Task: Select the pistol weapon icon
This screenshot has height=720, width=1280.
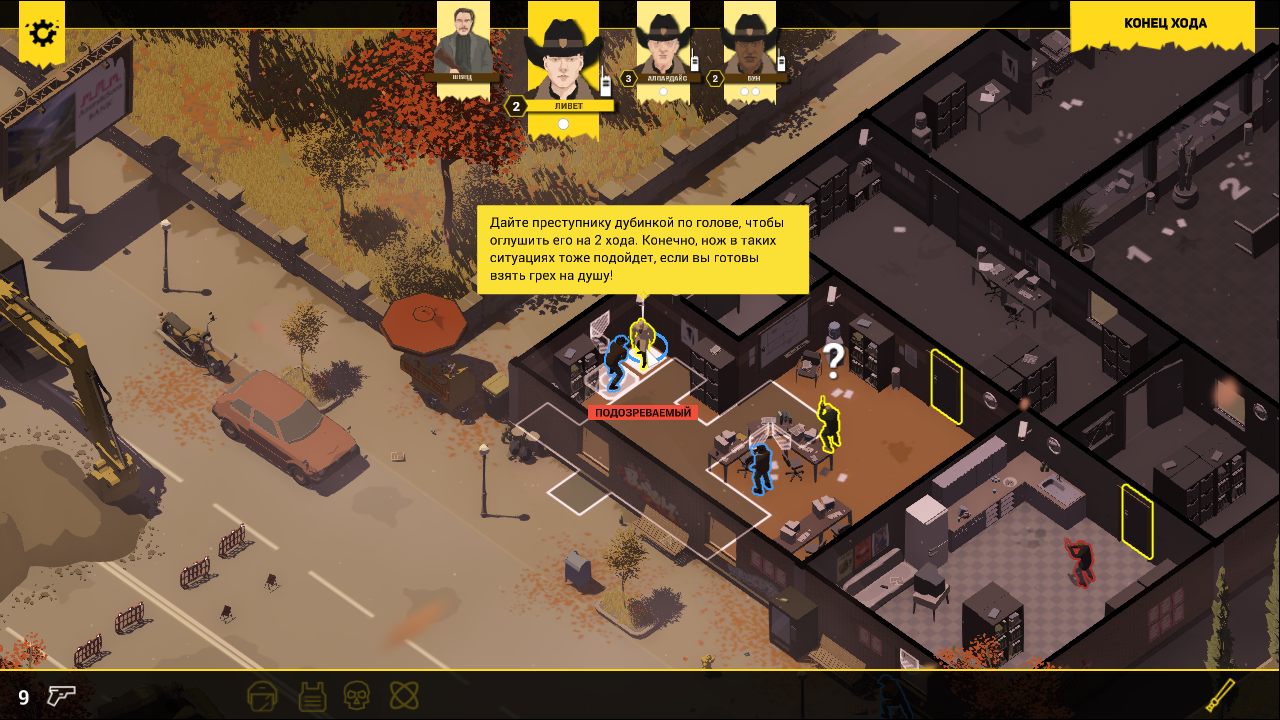Action: point(61,696)
